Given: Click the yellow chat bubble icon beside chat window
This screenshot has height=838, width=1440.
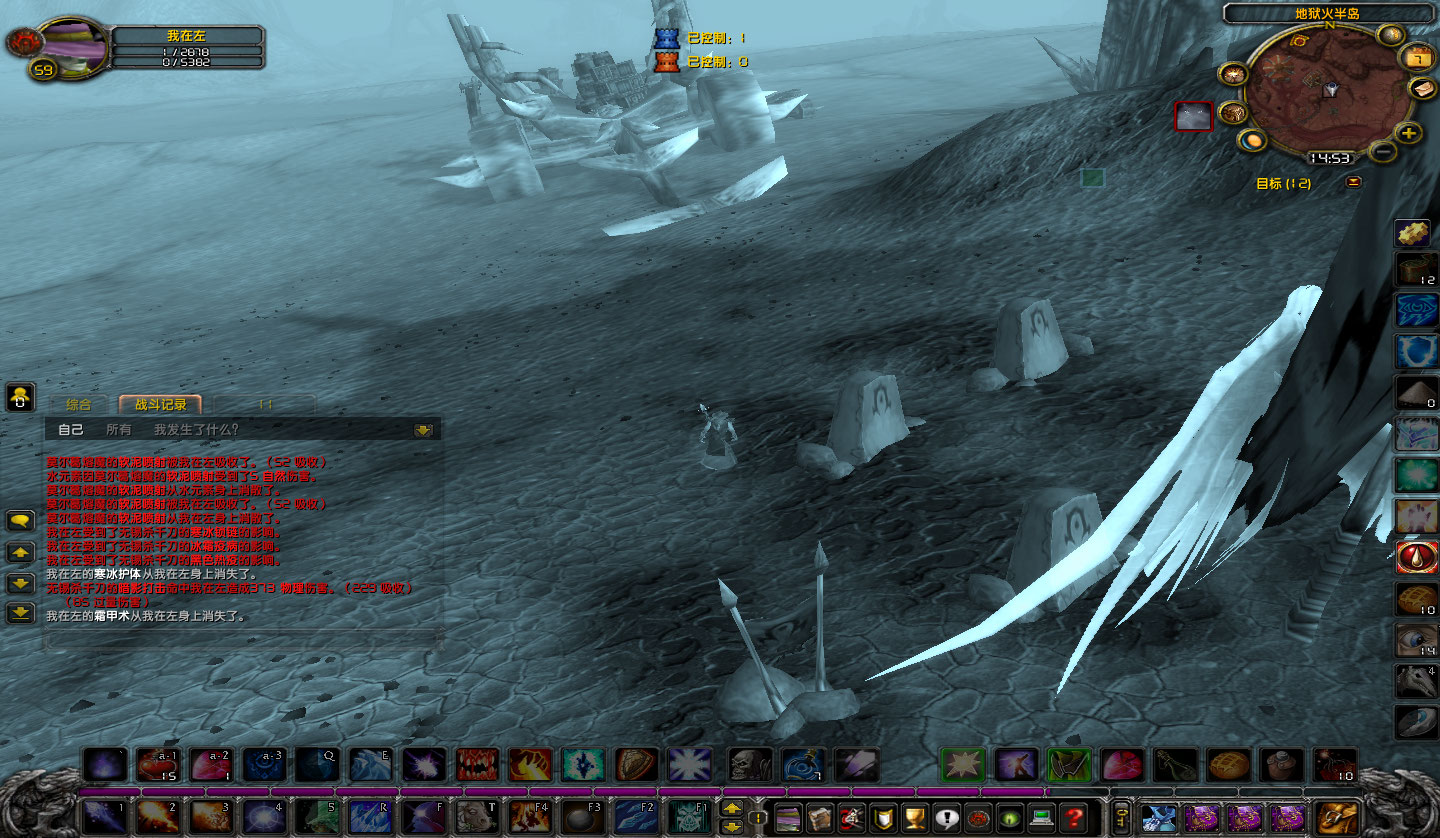Looking at the screenshot, I should pyautogui.click(x=20, y=519).
